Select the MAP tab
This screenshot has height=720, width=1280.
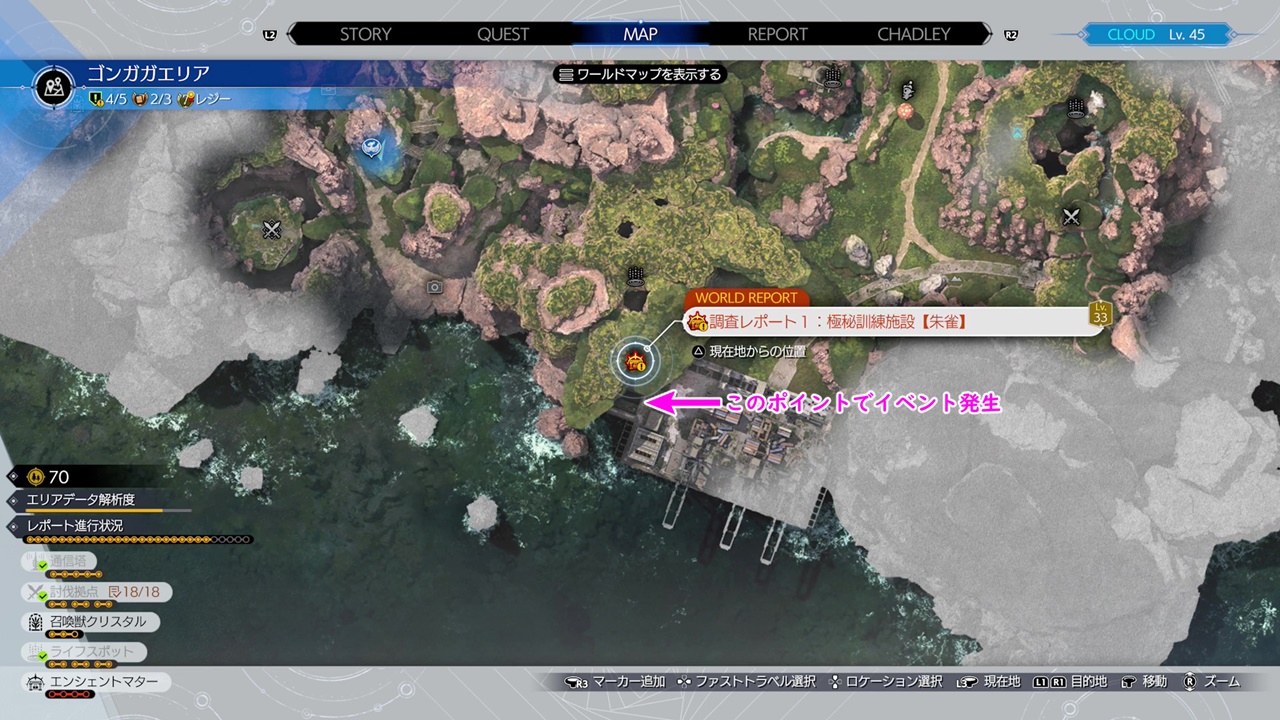coord(640,34)
